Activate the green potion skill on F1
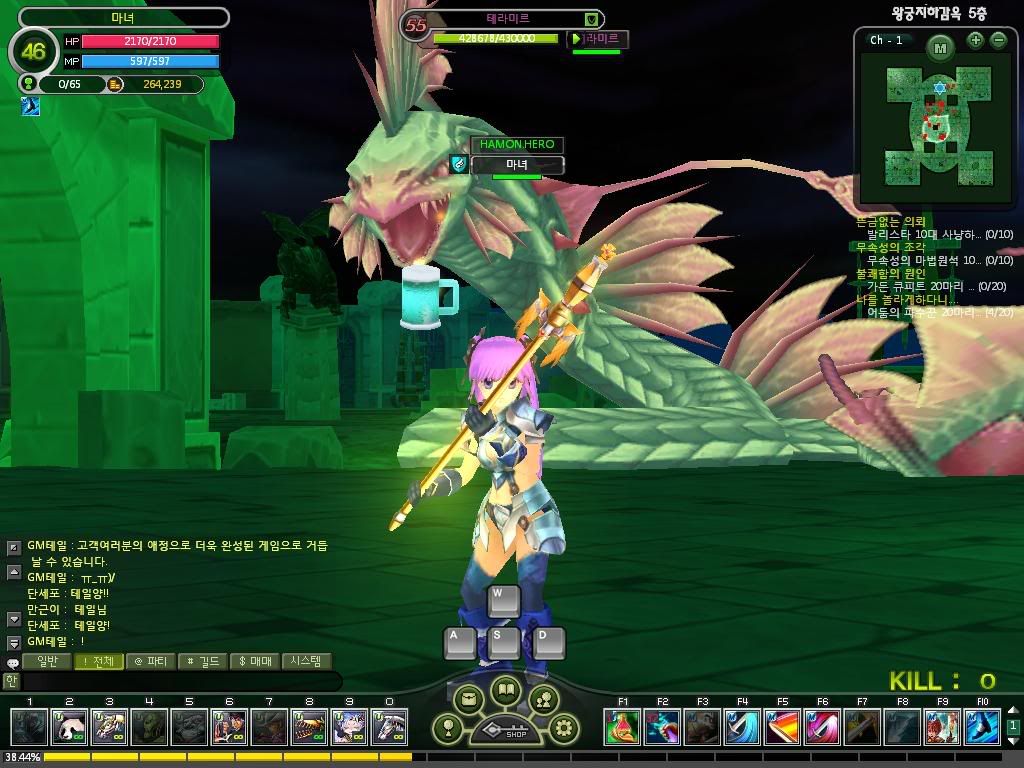 pyautogui.click(x=622, y=727)
